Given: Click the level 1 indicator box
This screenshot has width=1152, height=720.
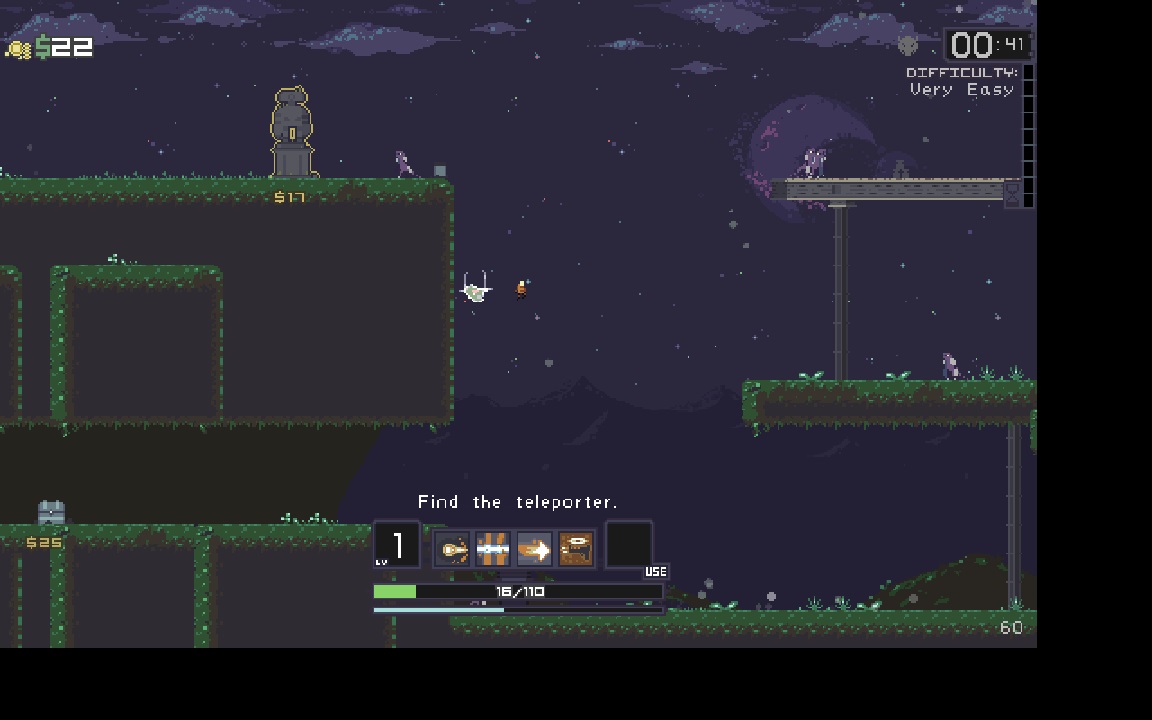Looking at the screenshot, I should click(x=397, y=546).
